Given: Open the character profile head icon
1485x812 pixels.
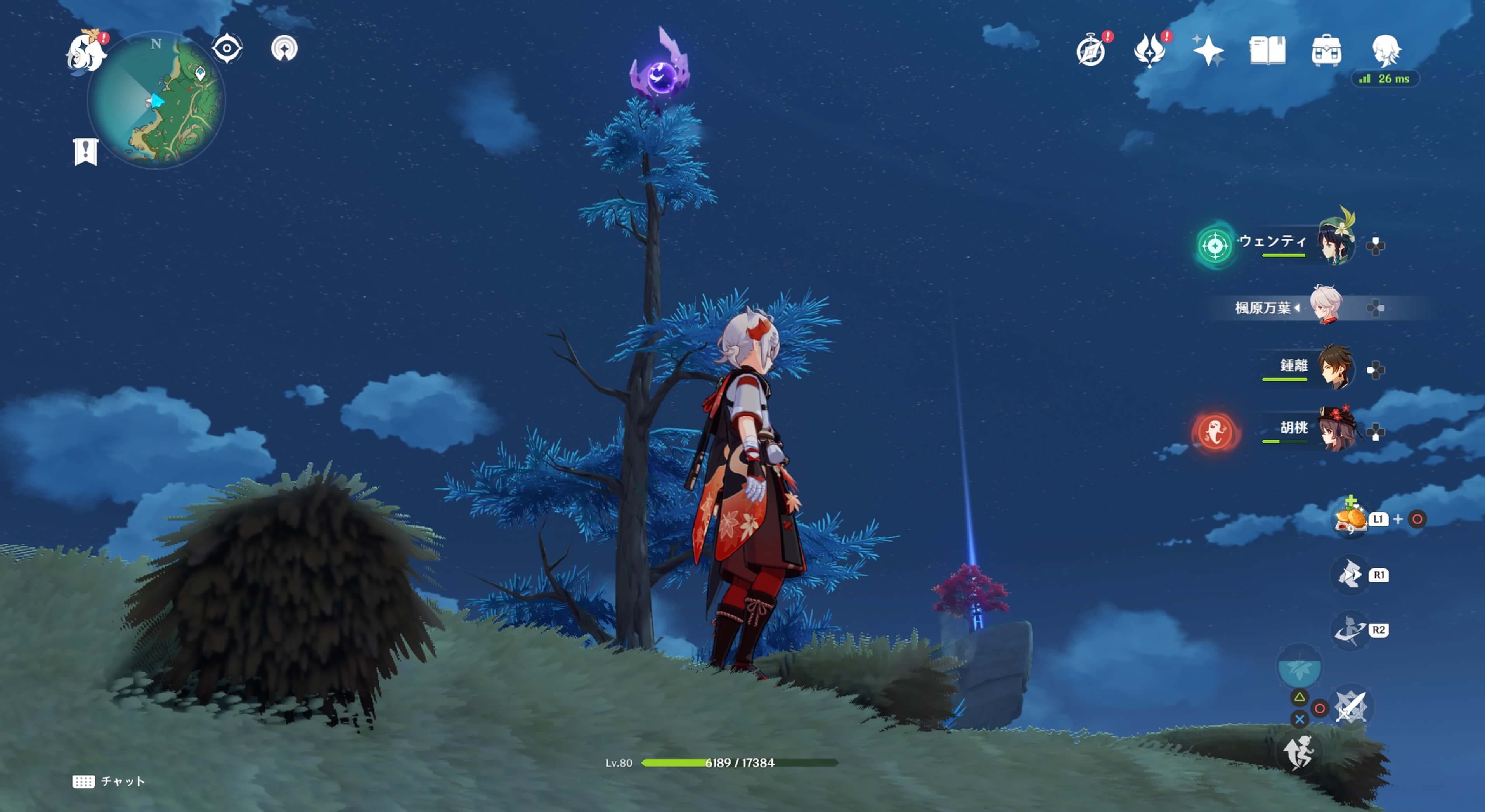Looking at the screenshot, I should click(1385, 51).
